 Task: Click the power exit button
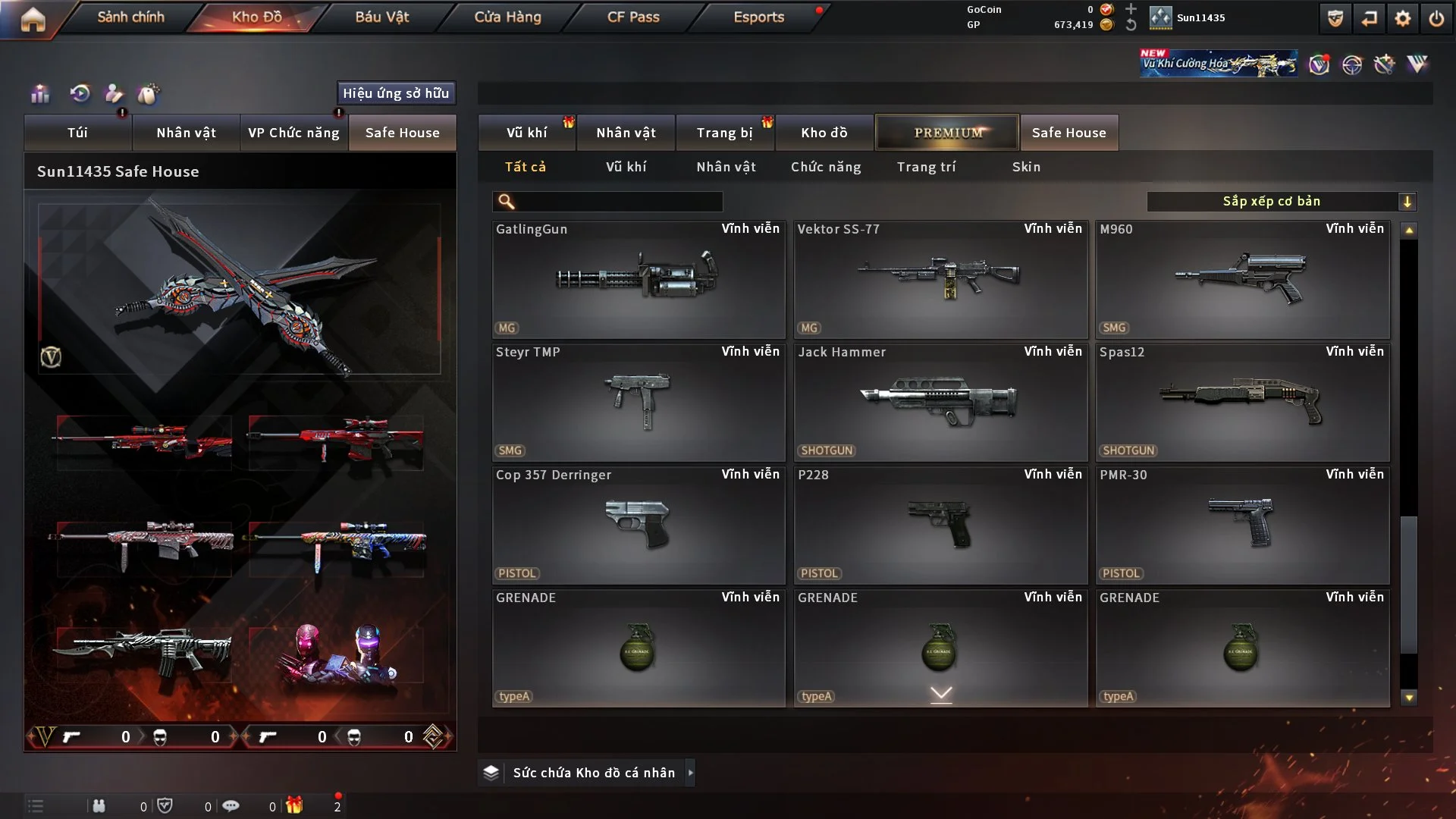[1436, 18]
